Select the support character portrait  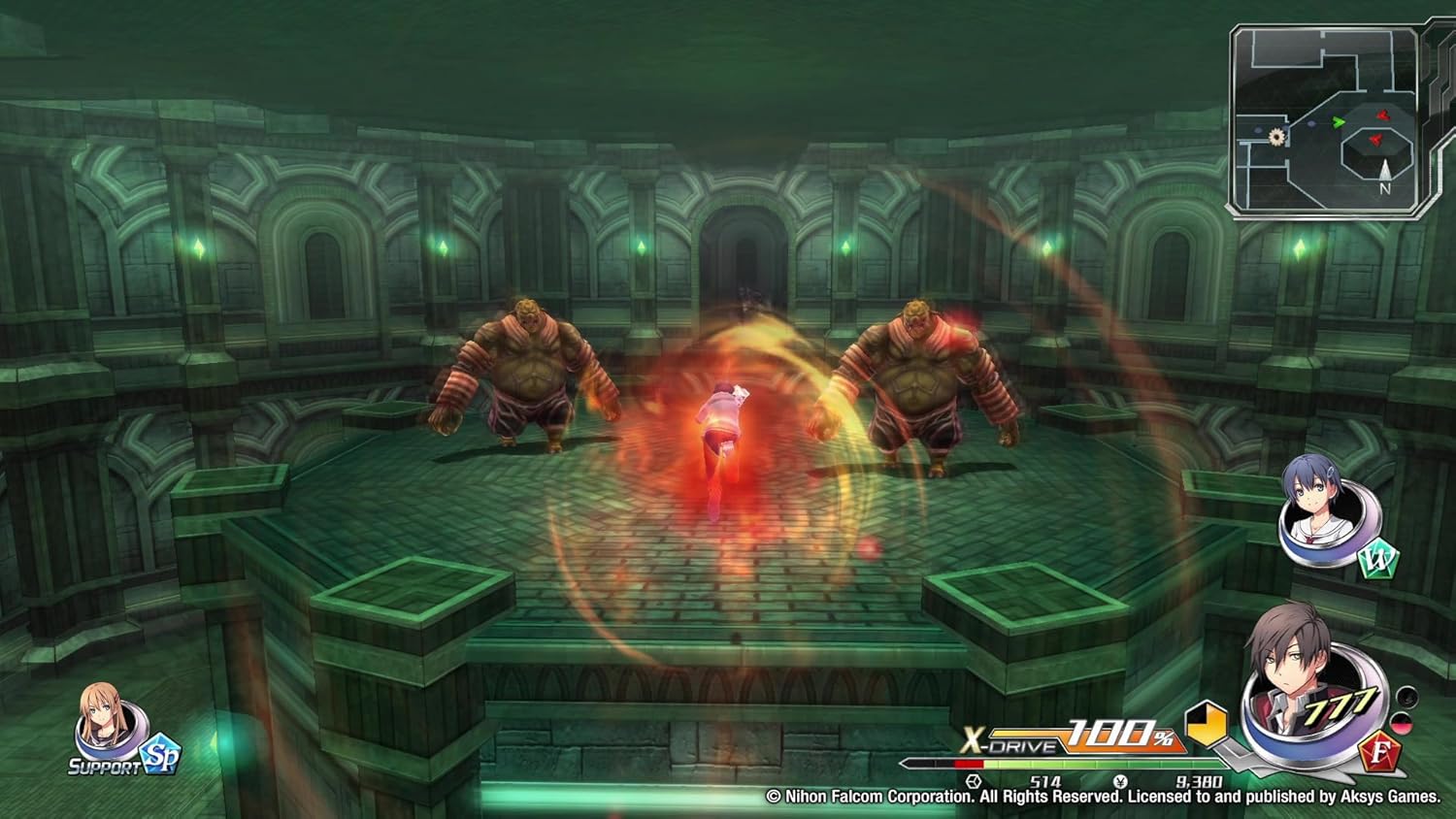(x=102, y=723)
